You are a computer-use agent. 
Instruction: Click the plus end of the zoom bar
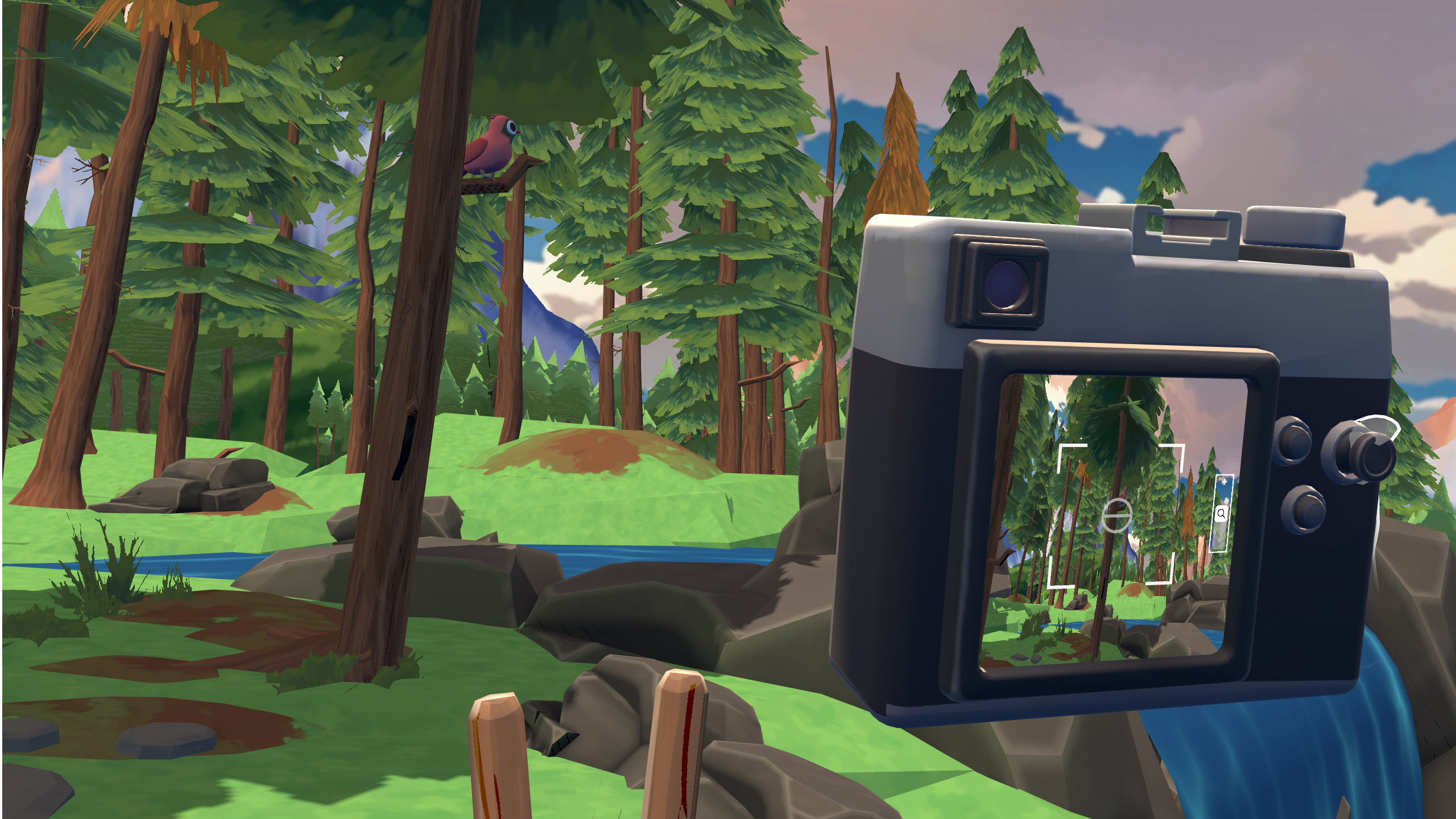click(1223, 482)
